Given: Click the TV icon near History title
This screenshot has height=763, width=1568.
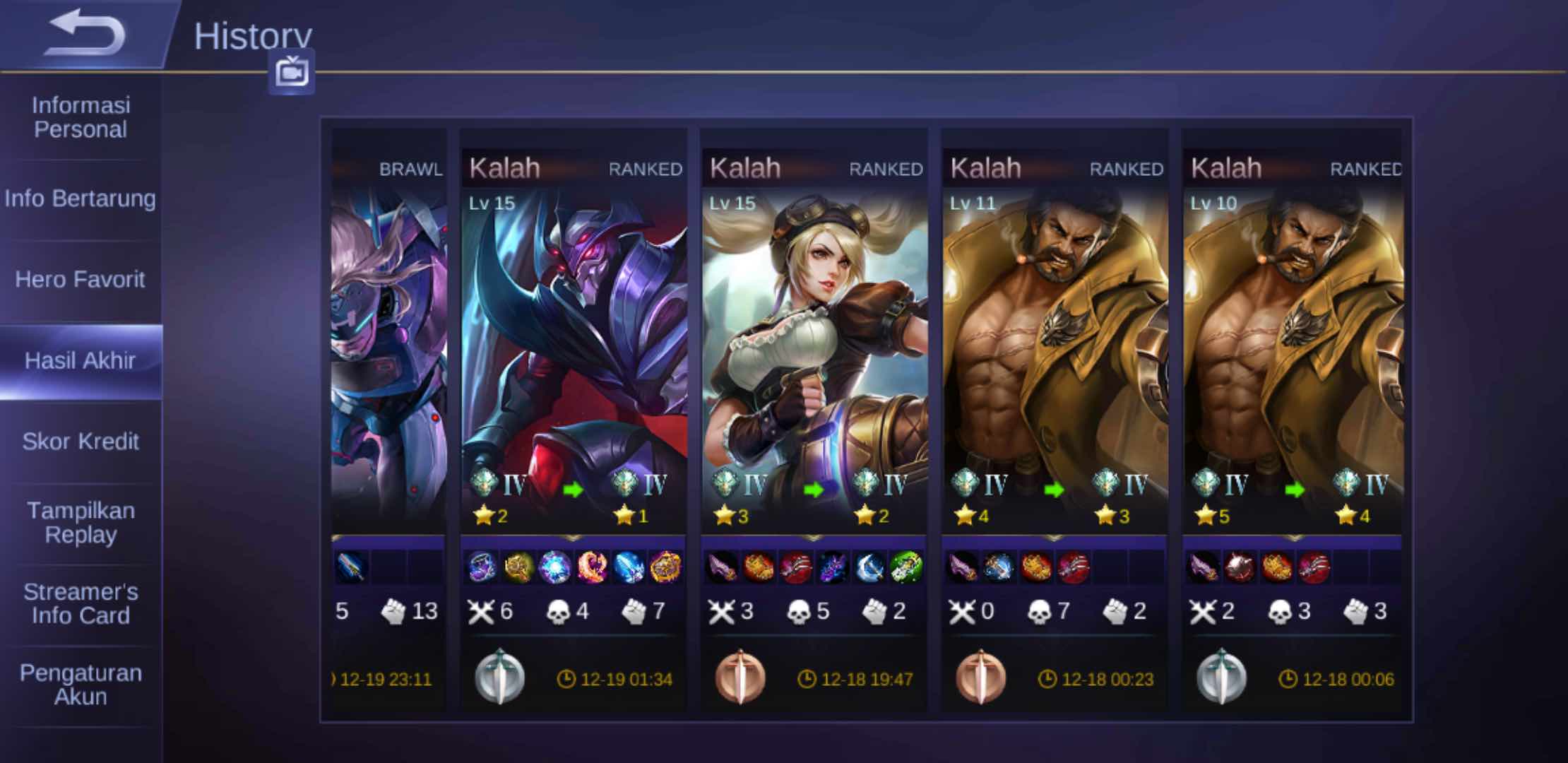Looking at the screenshot, I should pyautogui.click(x=291, y=72).
